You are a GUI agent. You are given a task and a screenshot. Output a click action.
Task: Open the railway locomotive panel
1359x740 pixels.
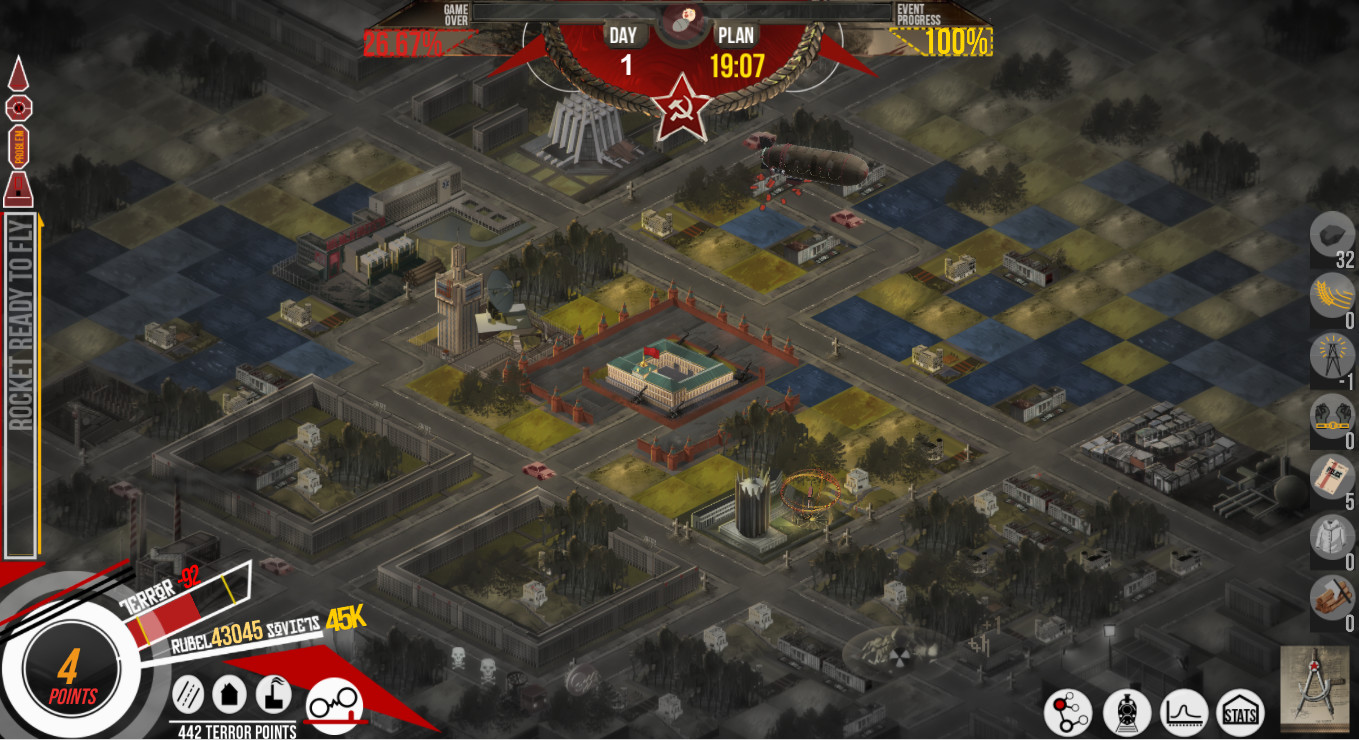tap(1125, 712)
